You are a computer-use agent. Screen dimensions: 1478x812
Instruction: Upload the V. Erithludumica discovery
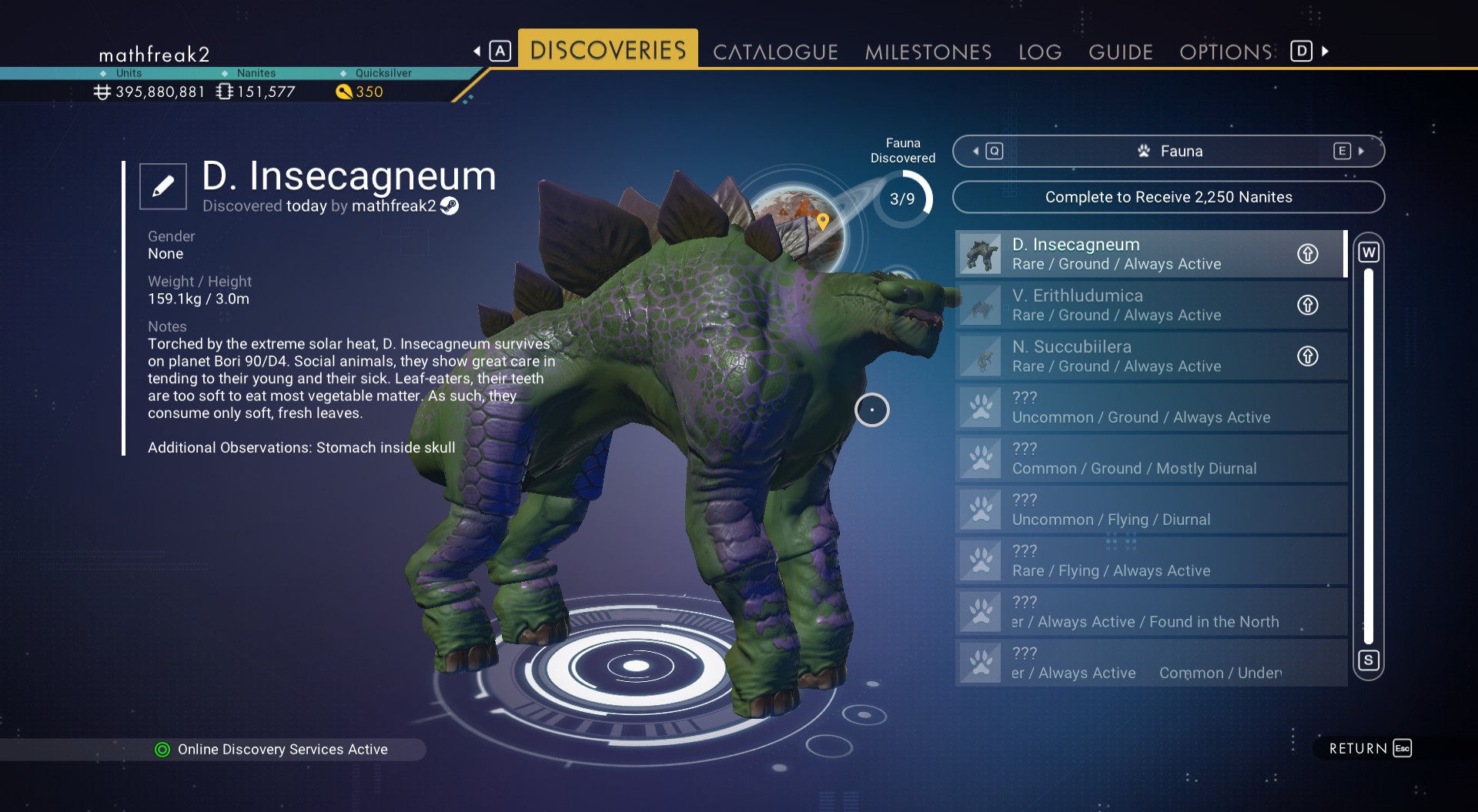(x=1308, y=305)
